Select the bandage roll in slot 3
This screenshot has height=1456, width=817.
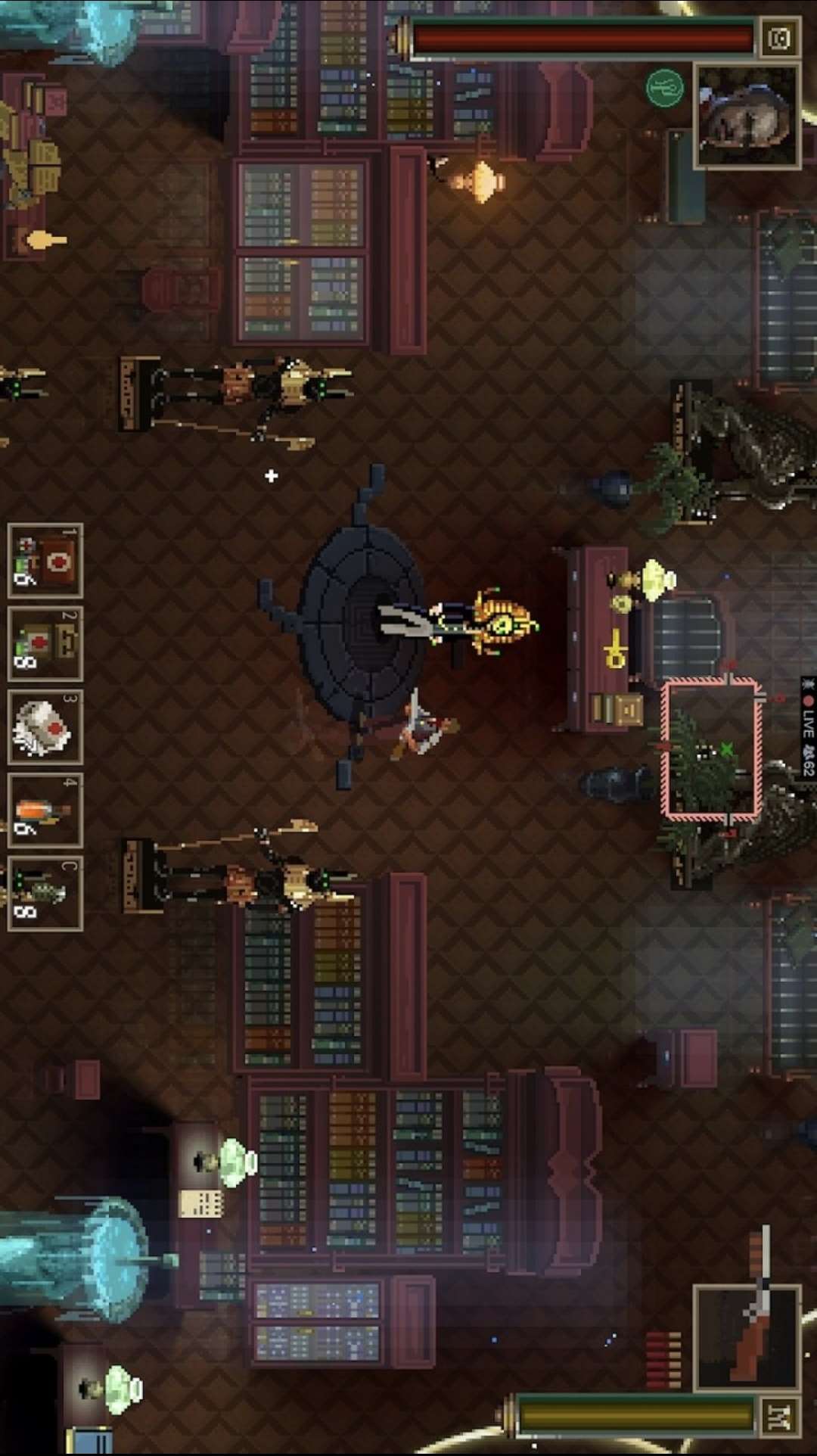point(45,727)
